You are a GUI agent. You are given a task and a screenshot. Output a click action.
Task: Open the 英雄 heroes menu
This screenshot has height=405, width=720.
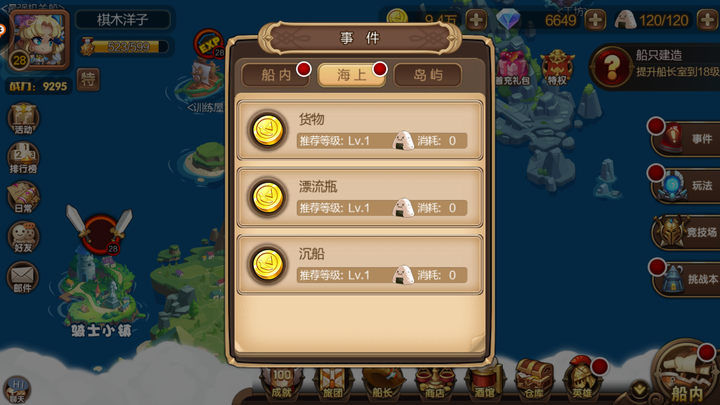click(x=581, y=383)
